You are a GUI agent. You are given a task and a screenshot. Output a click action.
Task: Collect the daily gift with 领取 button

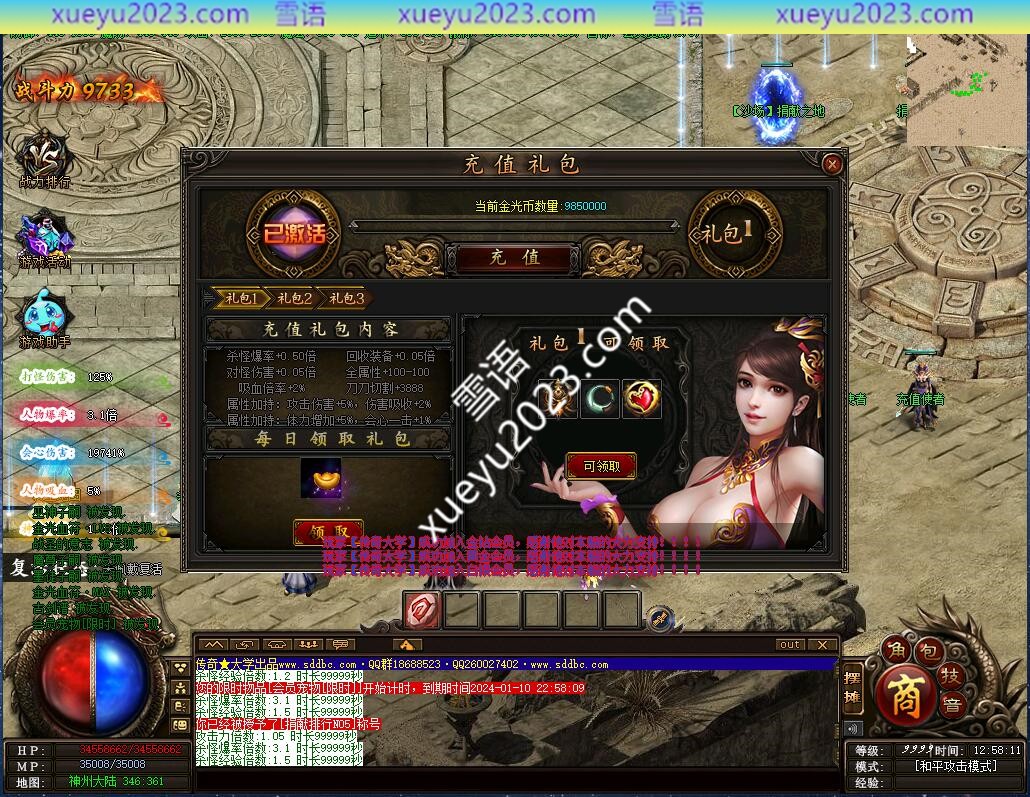click(x=328, y=531)
